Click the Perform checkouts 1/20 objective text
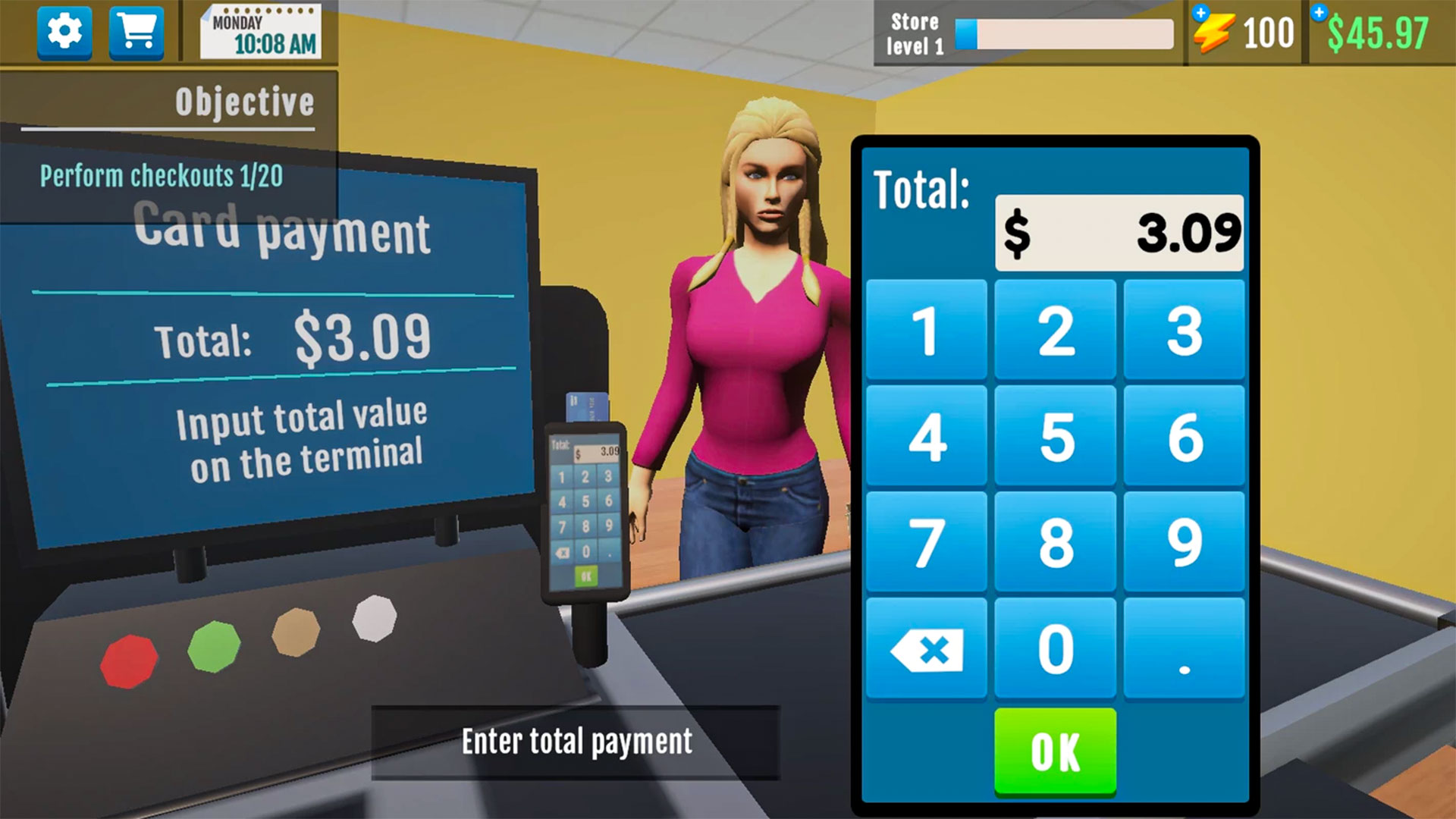Image resolution: width=1456 pixels, height=819 pixels. pos(162,176)
